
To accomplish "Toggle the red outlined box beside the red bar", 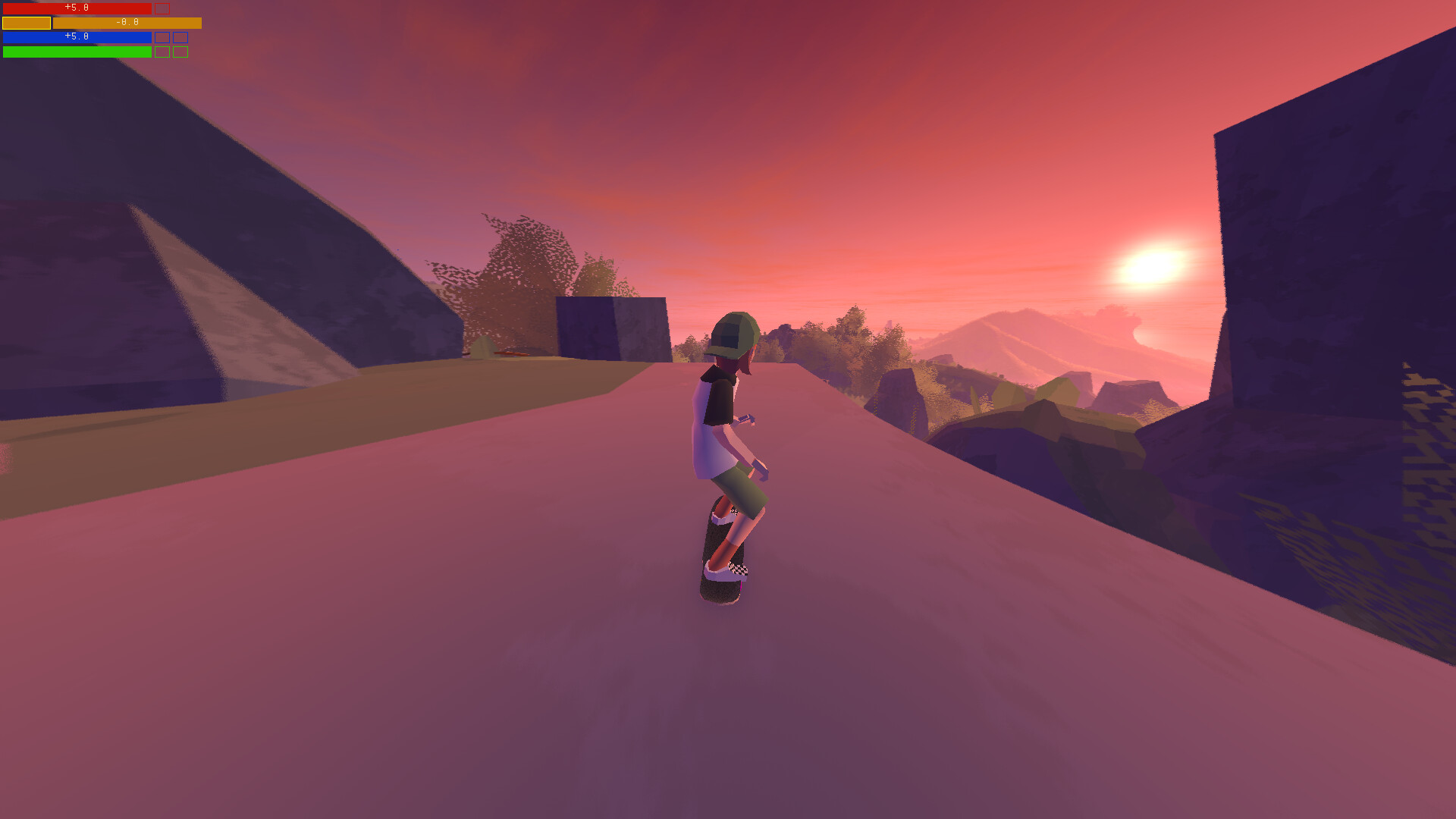I will 162,8.
